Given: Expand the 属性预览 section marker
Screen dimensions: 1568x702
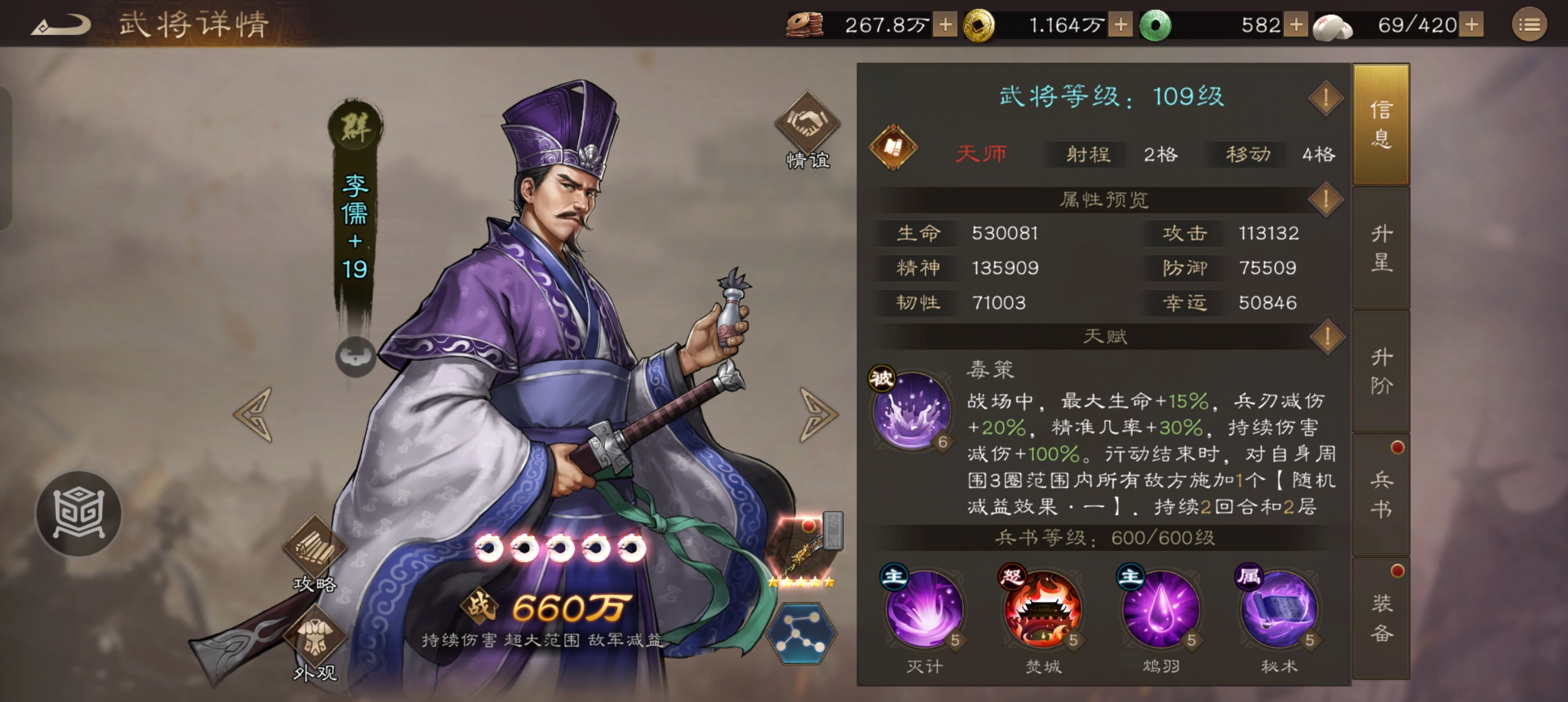Looking at the screenshot, I should pos(1326,200).
